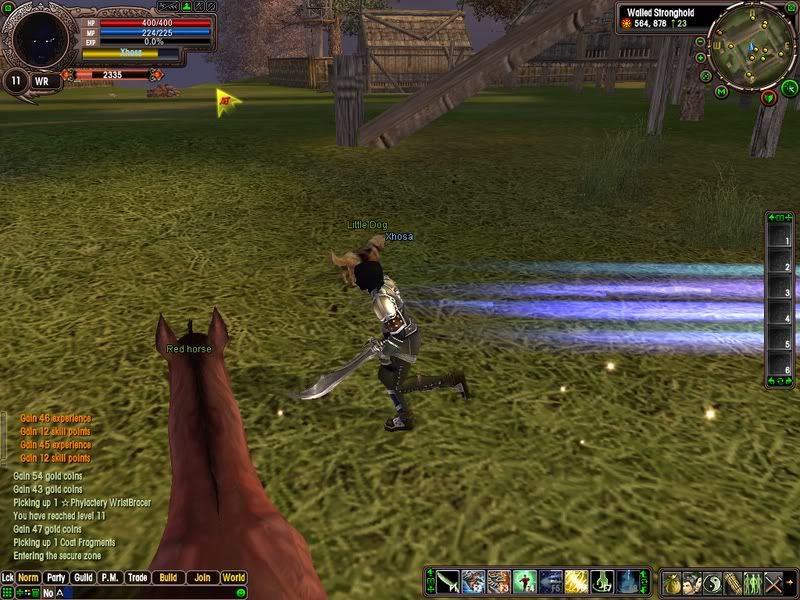Open the world map with M button
The width and height of the screenshot is (800, 600).
[721, 91]
